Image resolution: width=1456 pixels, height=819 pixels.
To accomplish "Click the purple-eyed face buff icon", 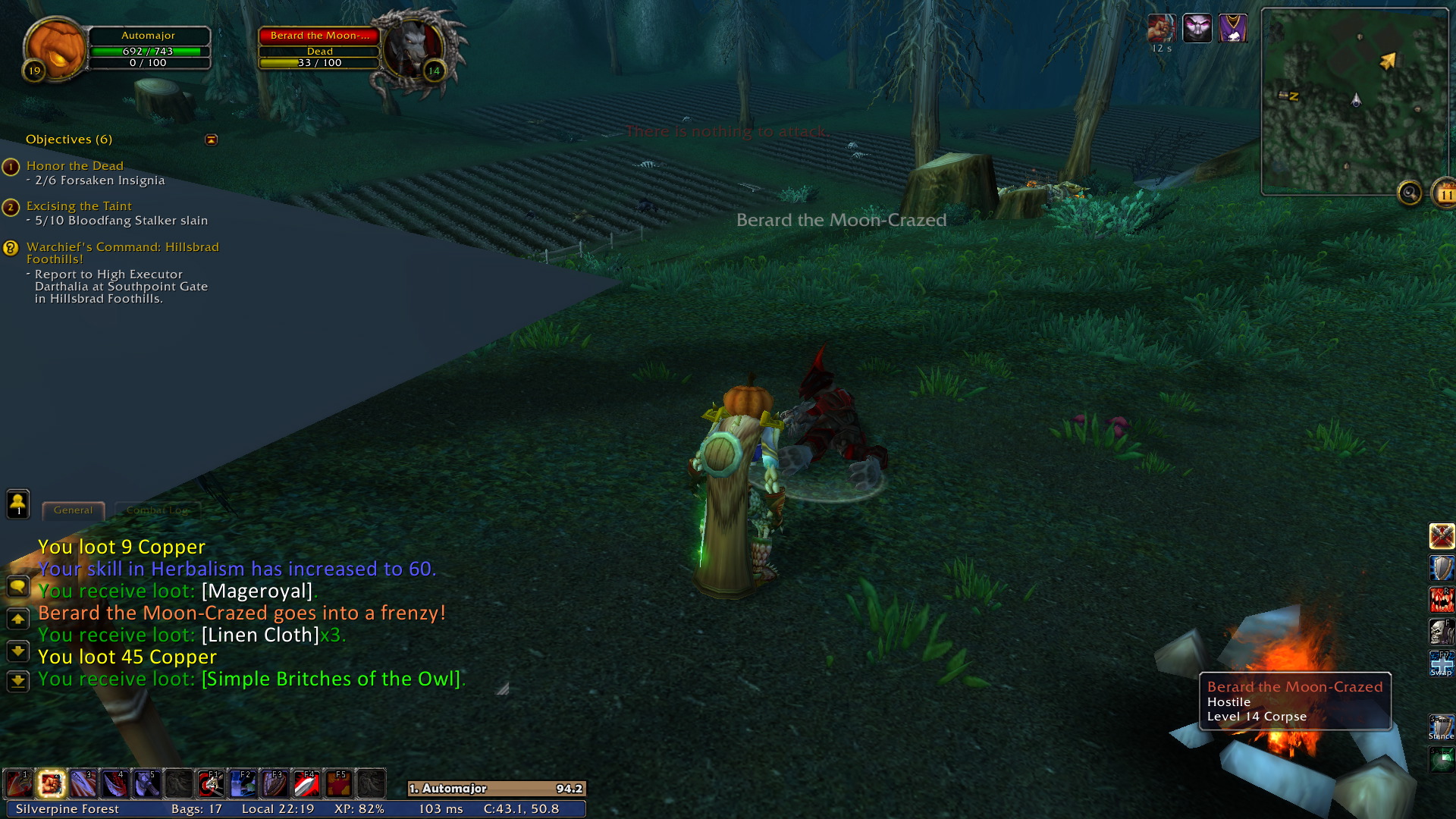I will pos(1197,29).
